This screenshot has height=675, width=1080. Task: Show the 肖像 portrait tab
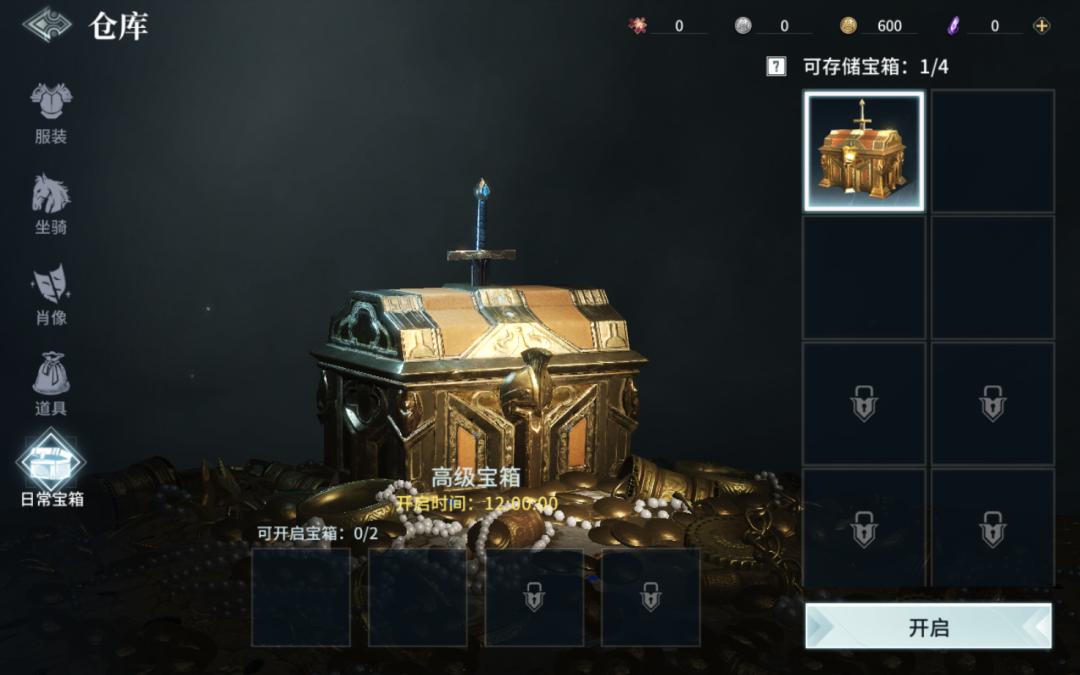coord(51,294)
